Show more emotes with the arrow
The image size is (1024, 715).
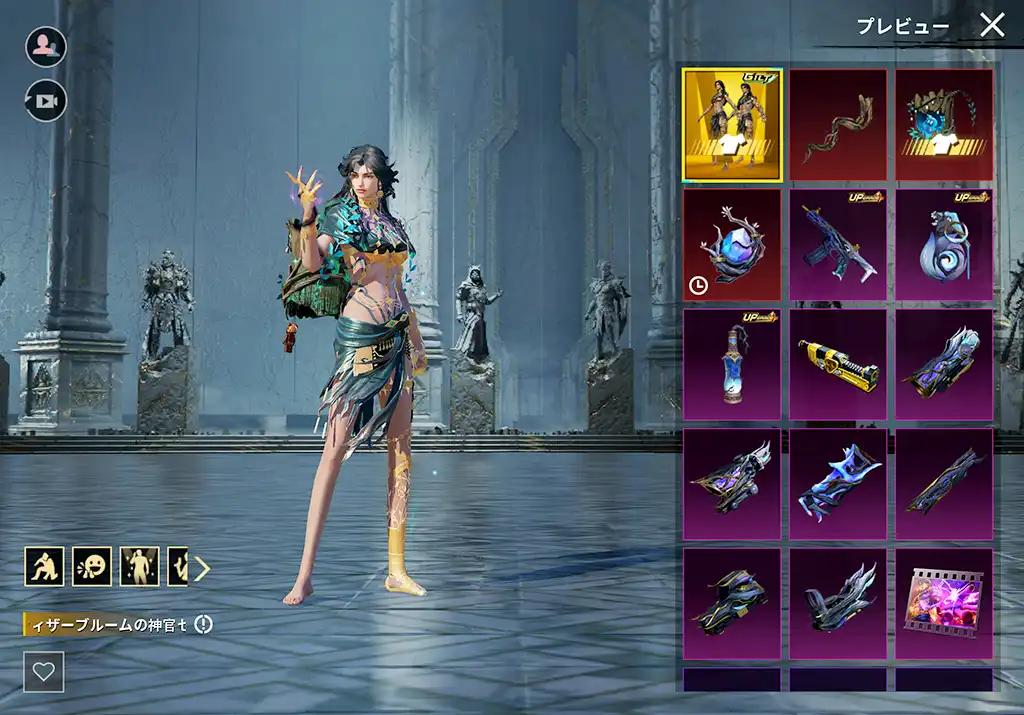tap(203, 568)
